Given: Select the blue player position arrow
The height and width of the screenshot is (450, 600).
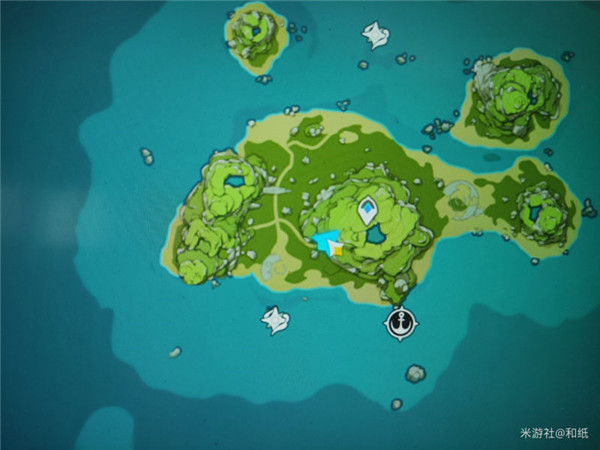Looking at the screenshot, I should coord(326,242).
